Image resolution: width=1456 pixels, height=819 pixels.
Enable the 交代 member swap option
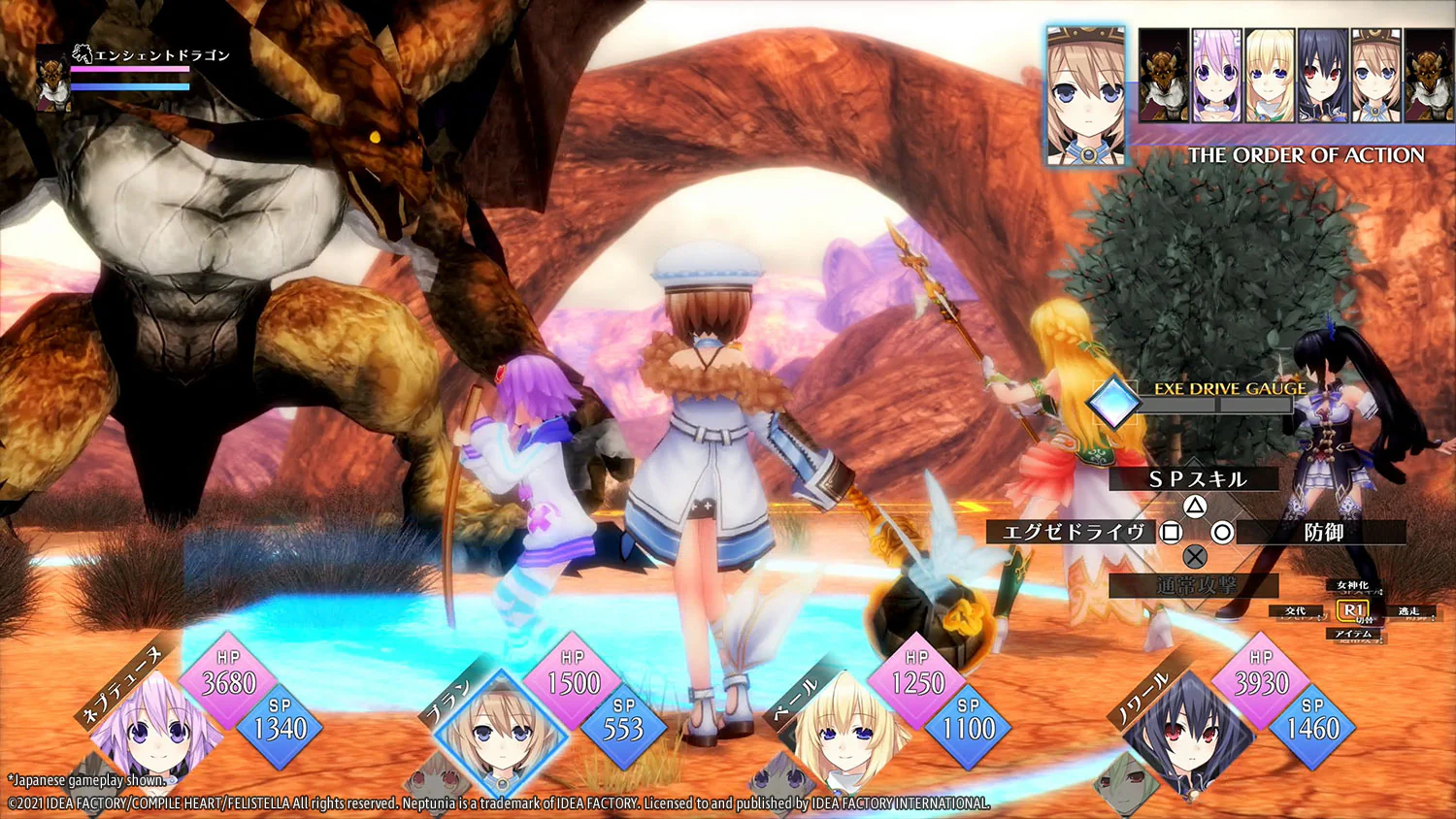click(x=1295, y=610)
